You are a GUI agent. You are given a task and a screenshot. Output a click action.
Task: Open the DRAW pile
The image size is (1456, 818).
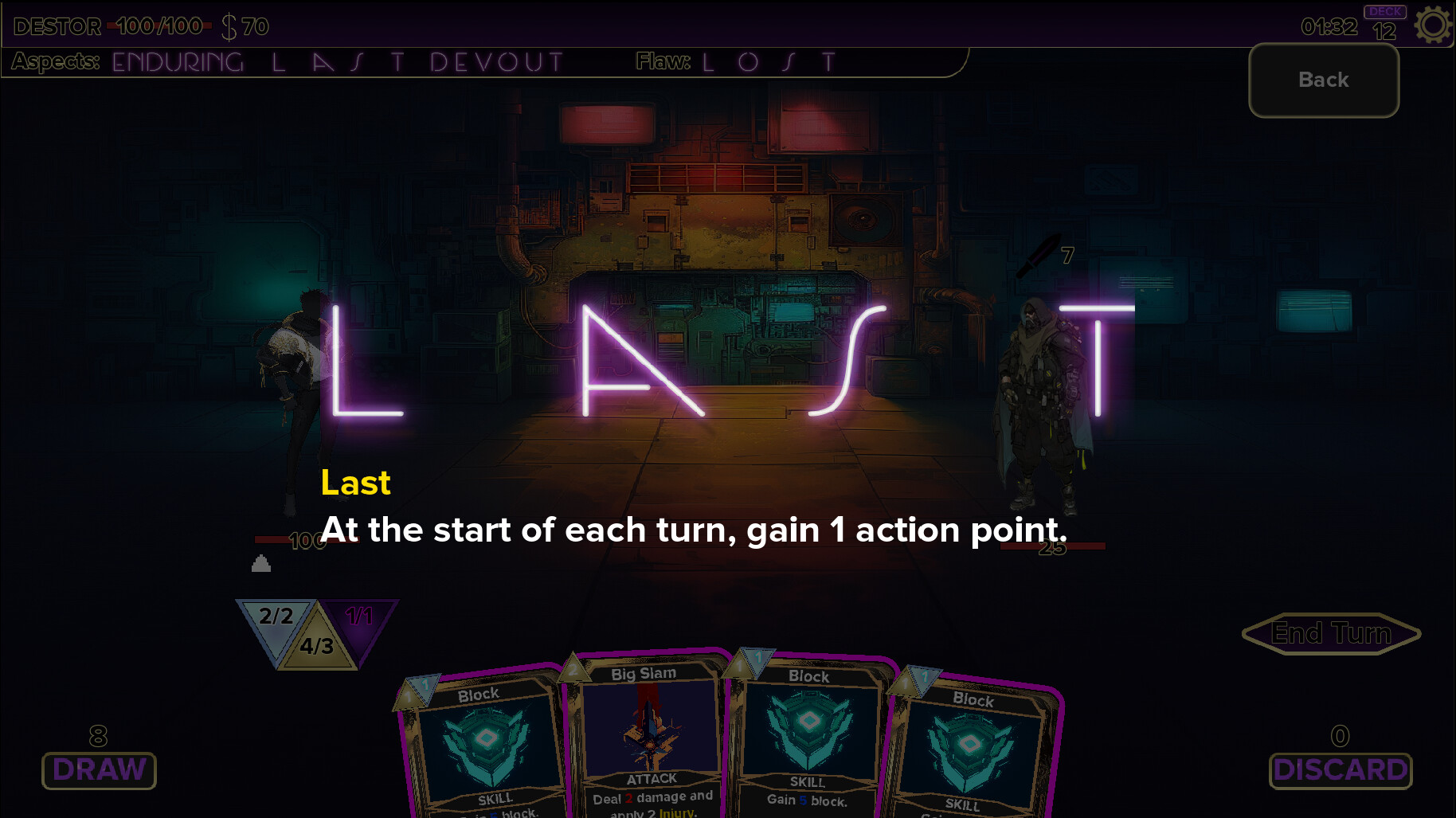(x=98, y=769)
